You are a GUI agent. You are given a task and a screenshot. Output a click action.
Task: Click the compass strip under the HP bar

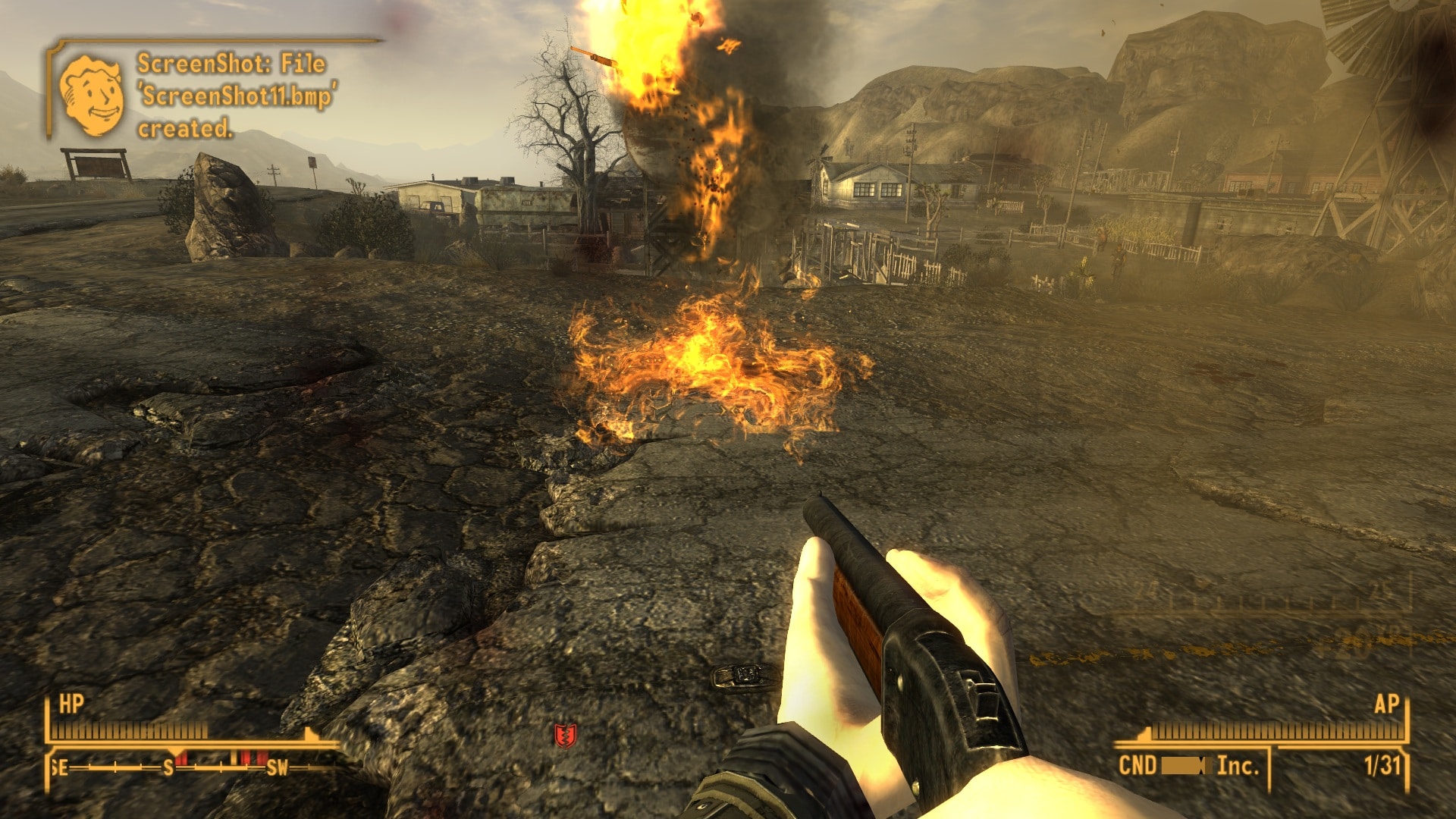[190, 767]
